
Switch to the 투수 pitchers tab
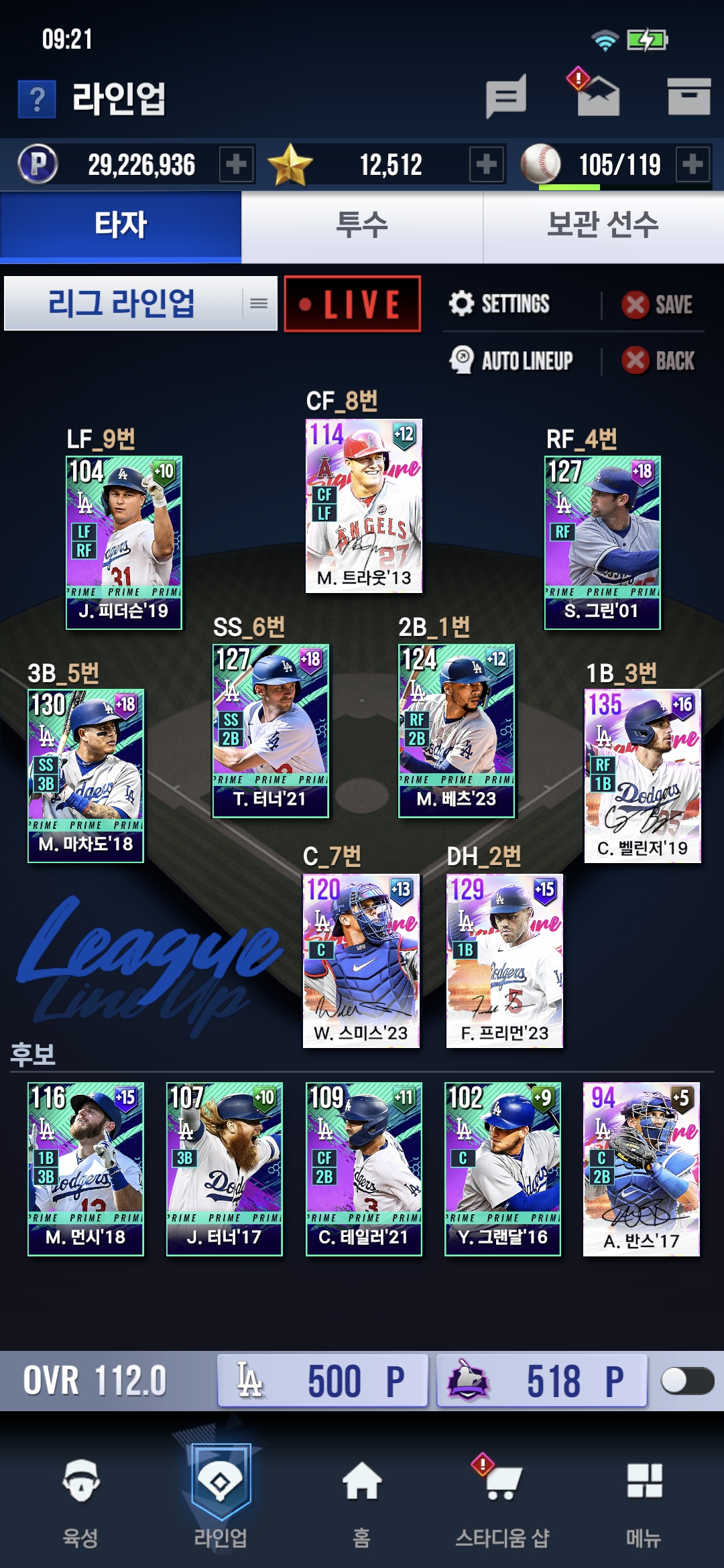pyautogui.click(x=362, y=225)
